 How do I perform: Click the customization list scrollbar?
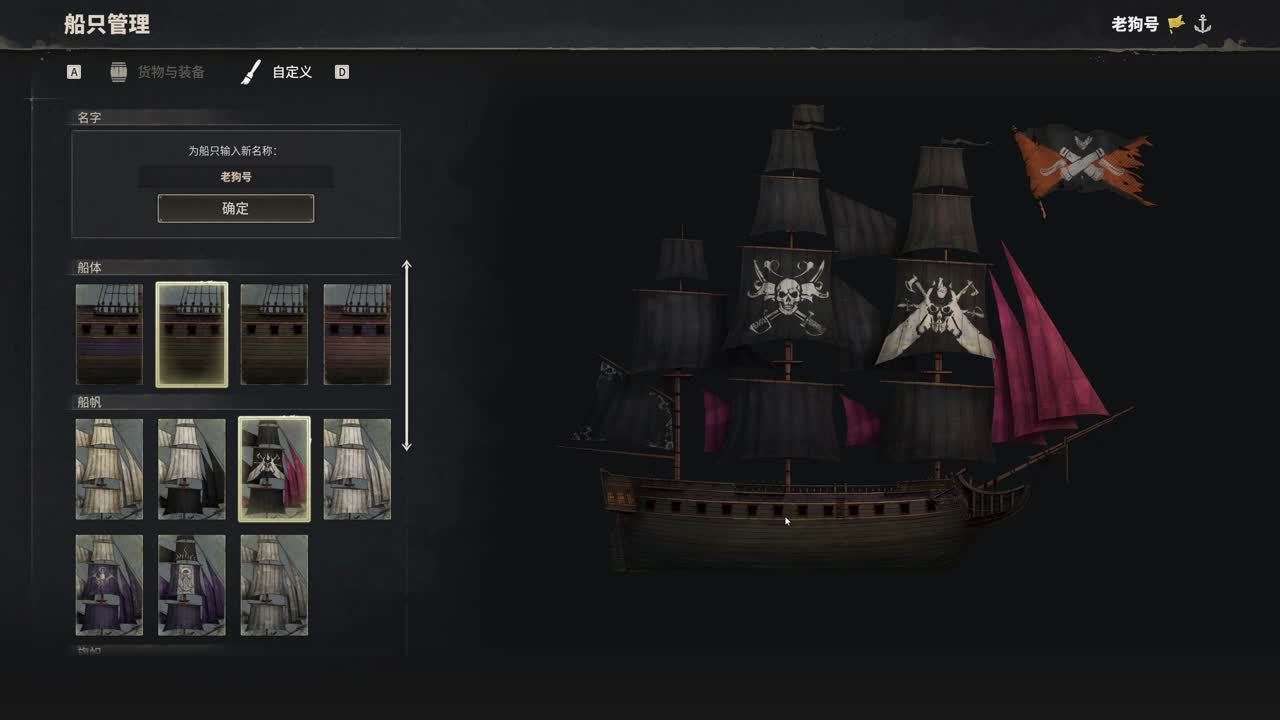tap(406, 355)
